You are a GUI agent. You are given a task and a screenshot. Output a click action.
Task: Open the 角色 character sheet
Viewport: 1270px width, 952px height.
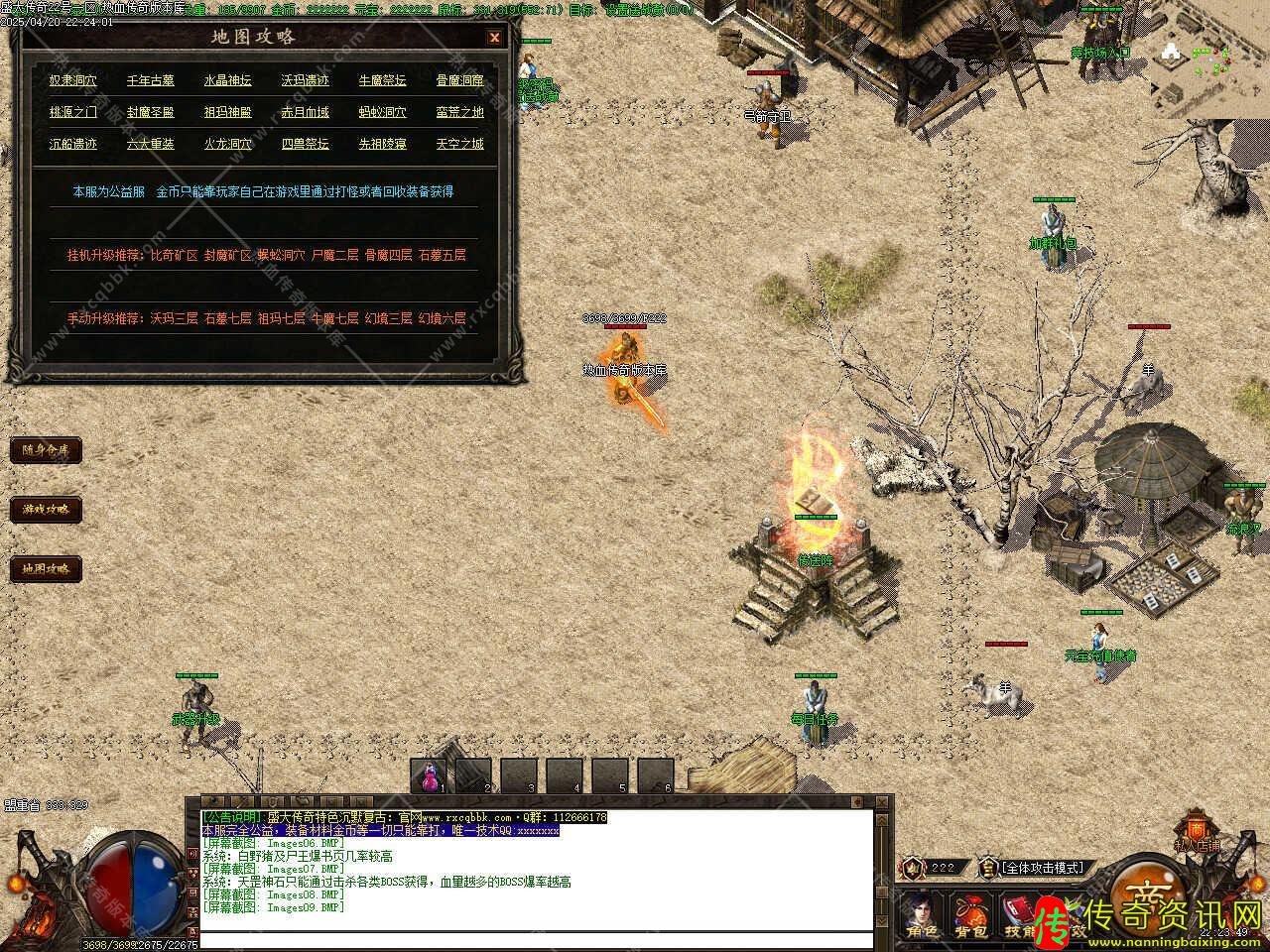click(922, 916)
